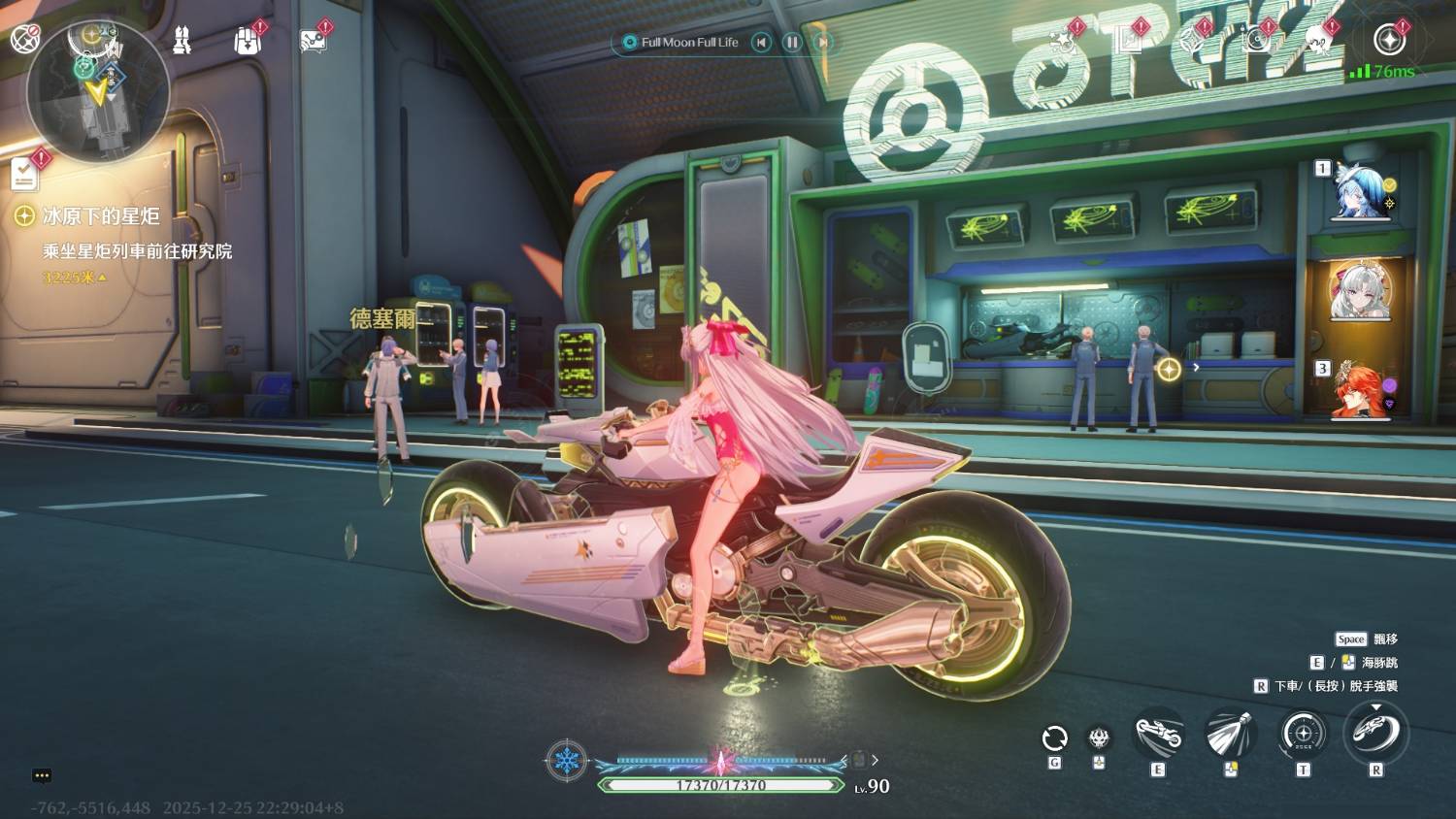Skip to the previous music track
The width and height of the screenshot is (1456, 819).
[762, 42]
